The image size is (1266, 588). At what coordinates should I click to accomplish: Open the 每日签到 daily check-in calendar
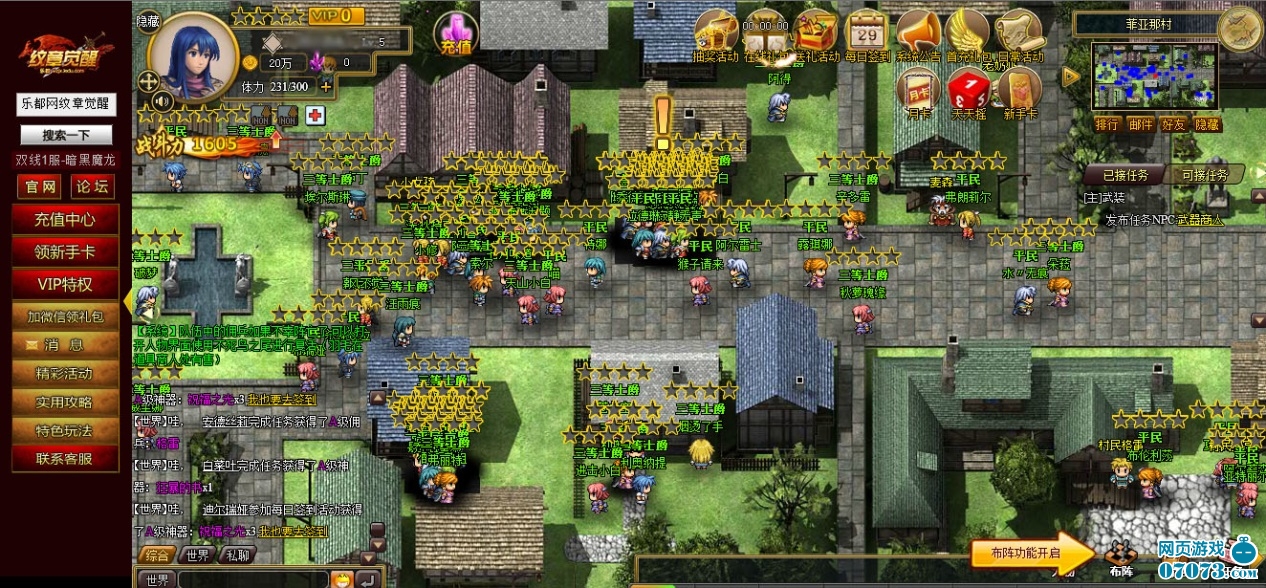[866, 31]
